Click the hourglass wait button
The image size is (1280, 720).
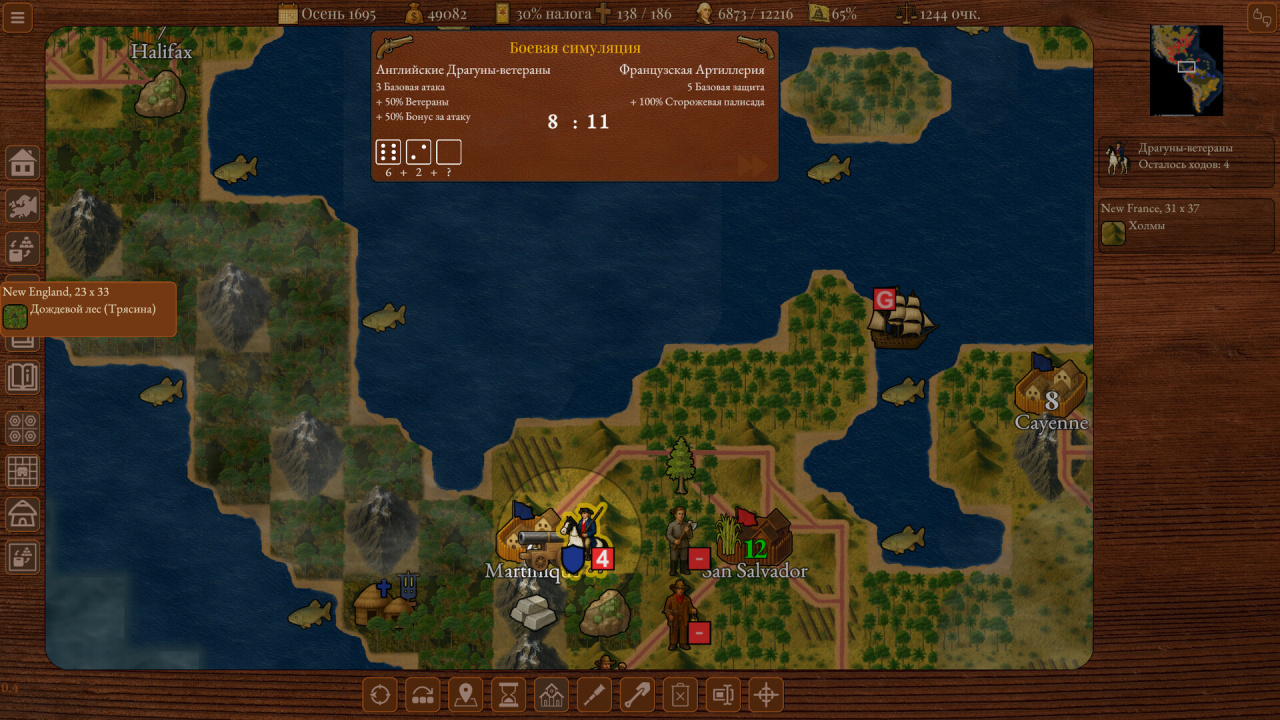click(508, 695)
